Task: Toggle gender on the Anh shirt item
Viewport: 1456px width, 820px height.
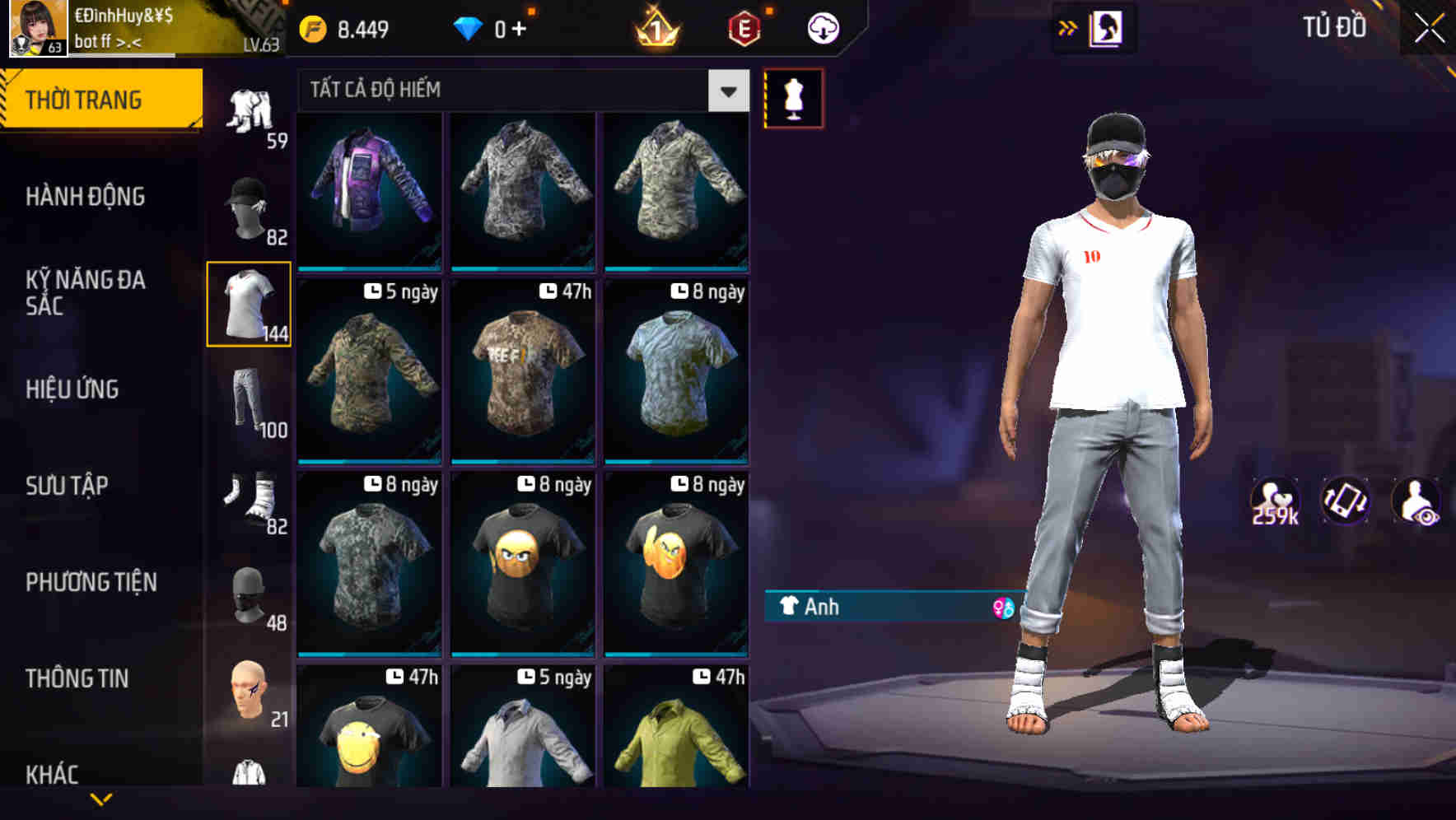Action: (x=1003, y=608)
